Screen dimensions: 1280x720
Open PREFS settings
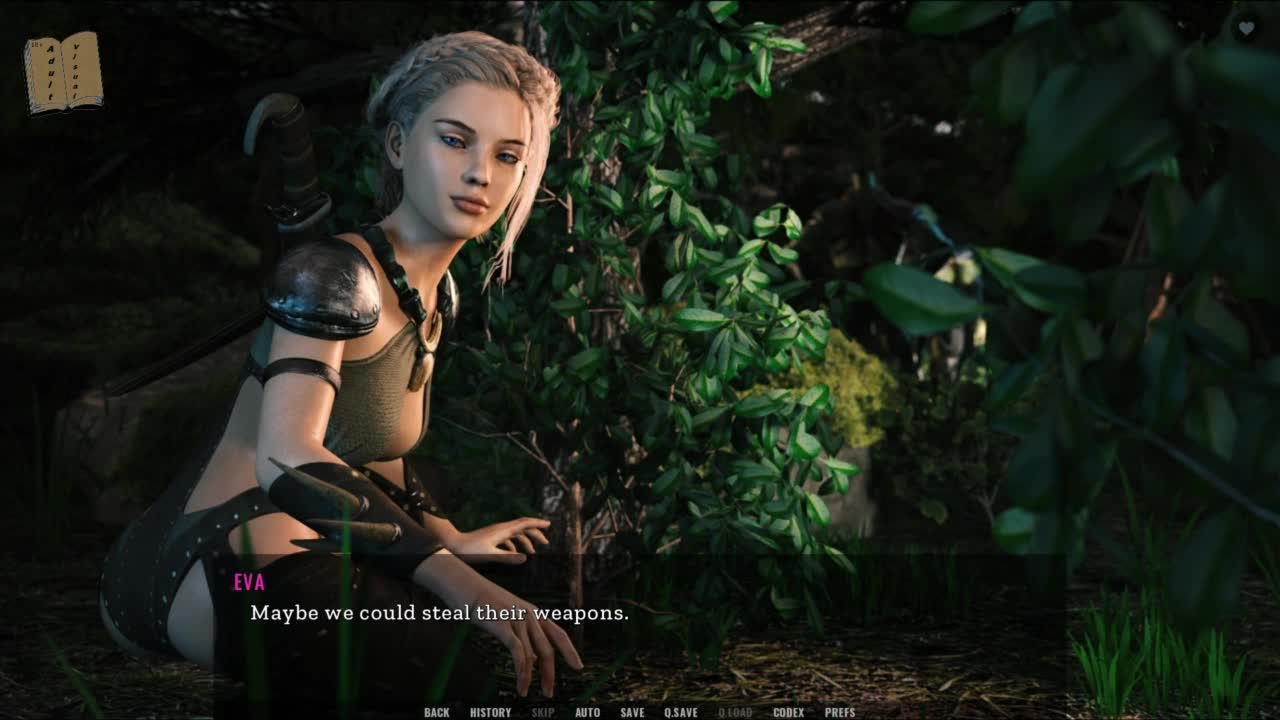point(840,712)
